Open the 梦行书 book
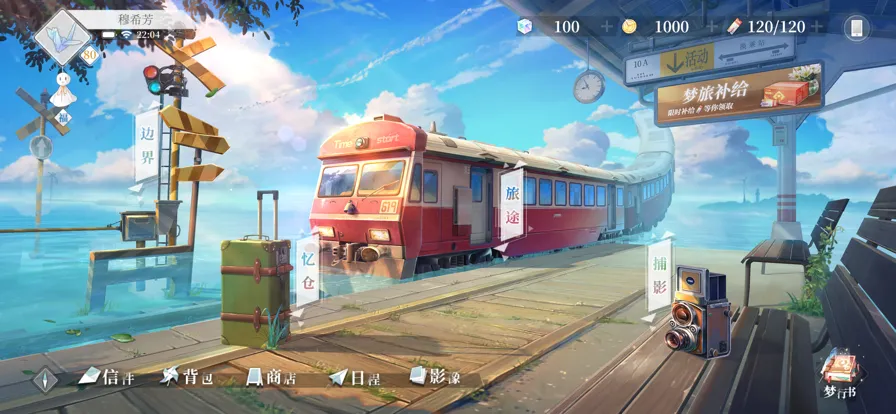Viewport: 896px width, 414px height. (x=838, y=373)
